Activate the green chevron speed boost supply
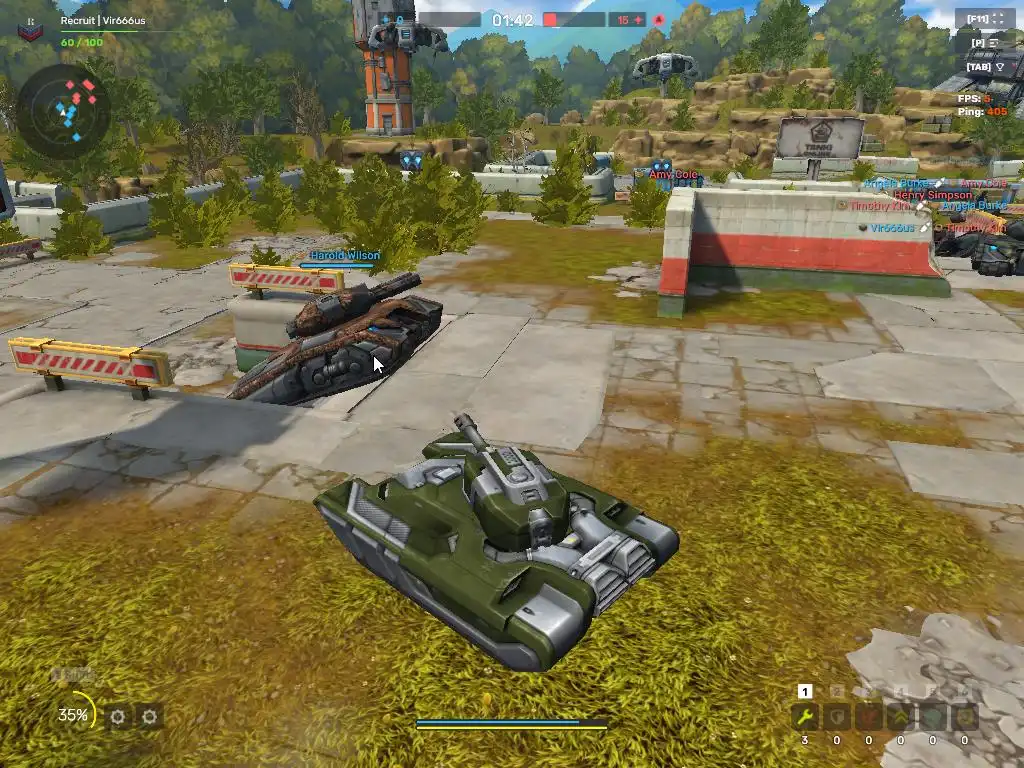 [901, 716]
